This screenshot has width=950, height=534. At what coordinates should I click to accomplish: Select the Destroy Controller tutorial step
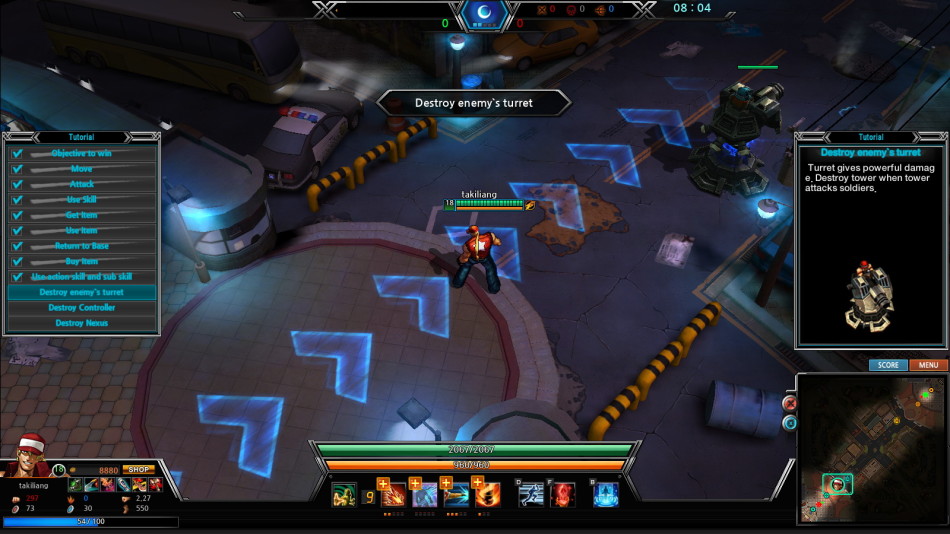click(x=82, y=308)
